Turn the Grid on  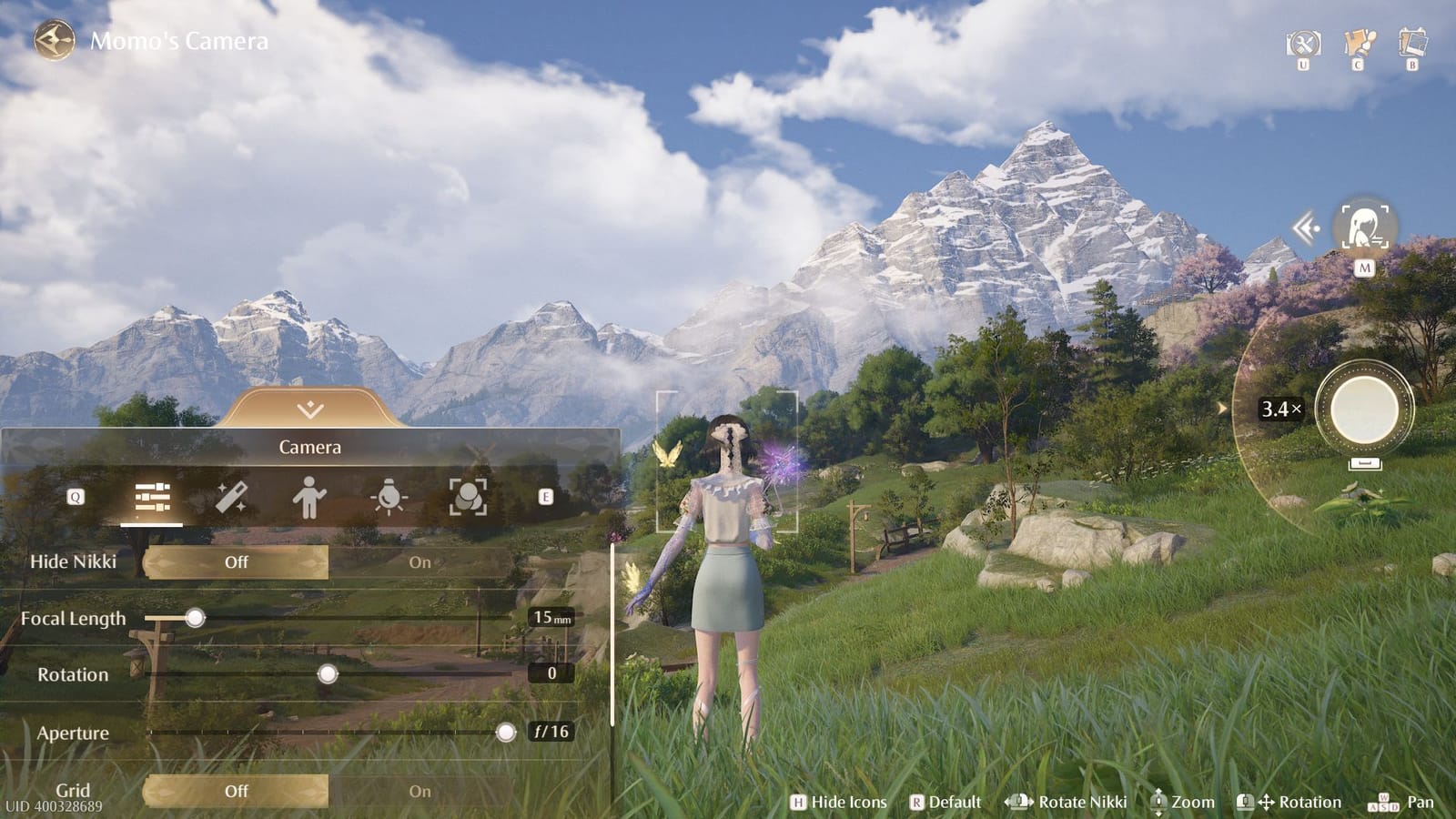point(420,791)
